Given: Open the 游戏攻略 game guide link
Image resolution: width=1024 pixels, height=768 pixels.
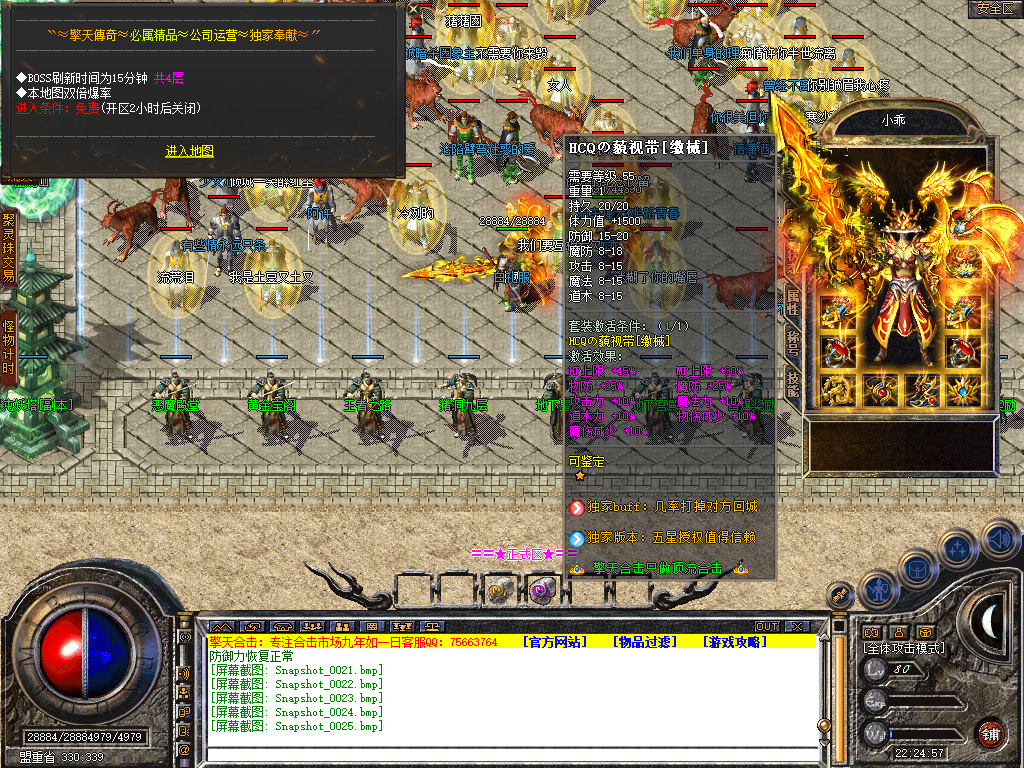Looking at the screenshot, I should pos(733,642).
